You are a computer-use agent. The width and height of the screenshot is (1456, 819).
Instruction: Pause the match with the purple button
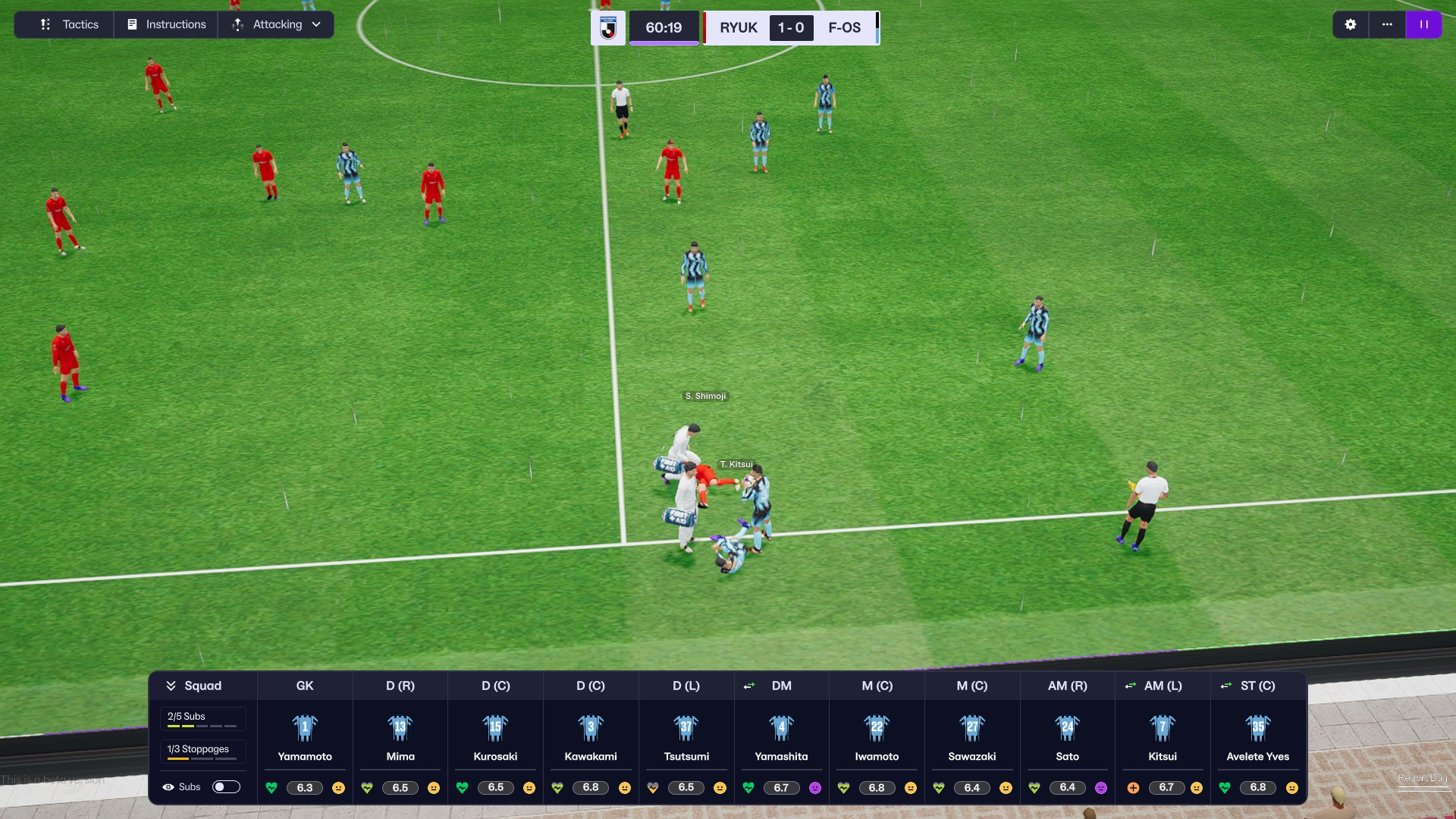1423,24
